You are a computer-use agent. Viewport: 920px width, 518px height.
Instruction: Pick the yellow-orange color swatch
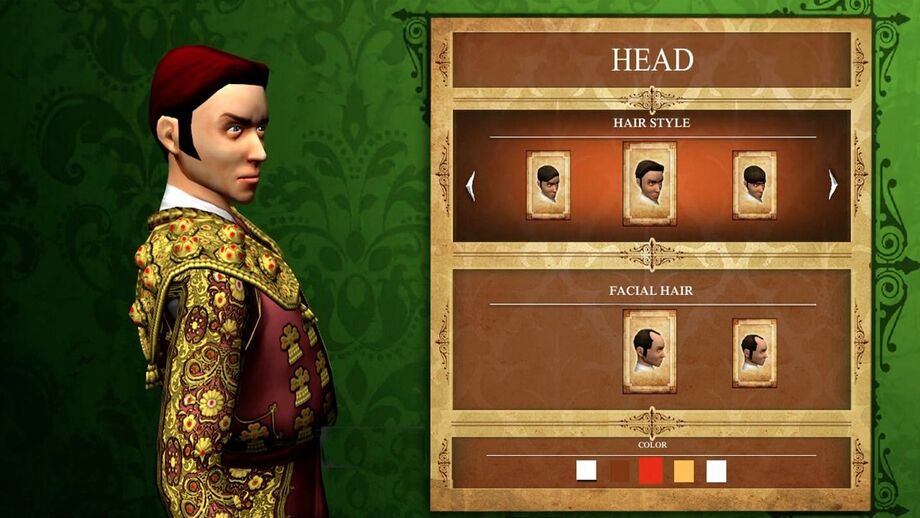684,471
